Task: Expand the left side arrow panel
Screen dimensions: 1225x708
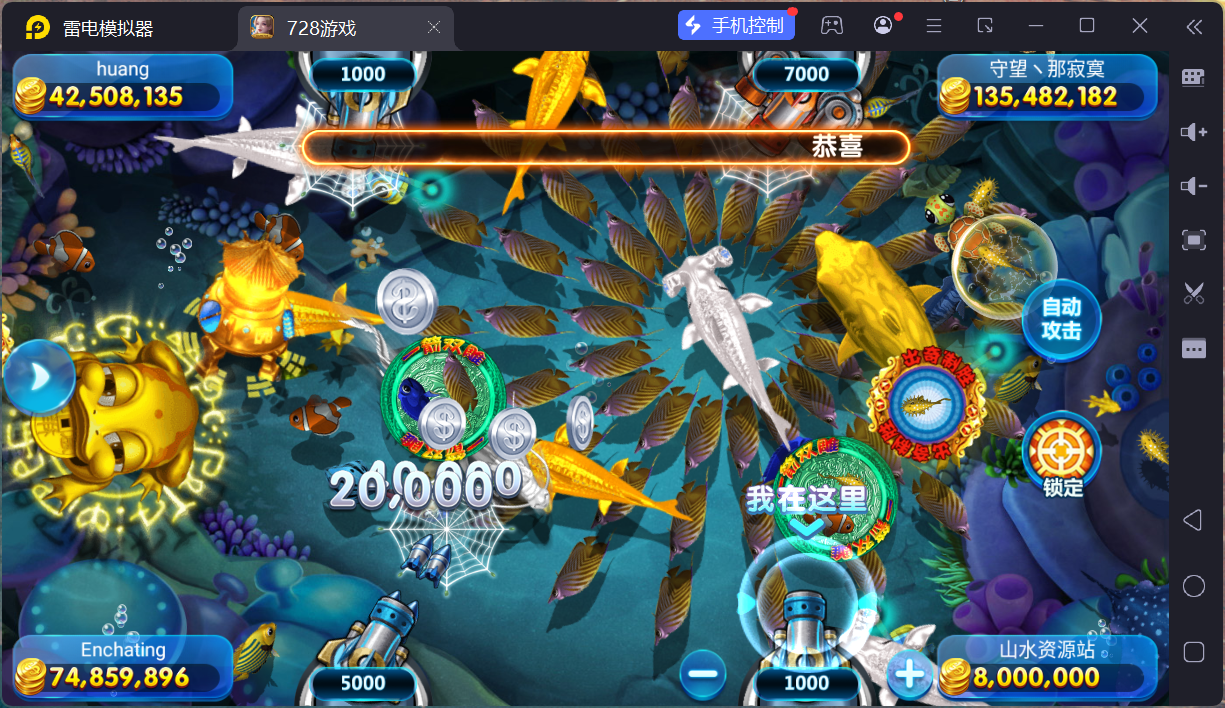Action: coord(38,376)
